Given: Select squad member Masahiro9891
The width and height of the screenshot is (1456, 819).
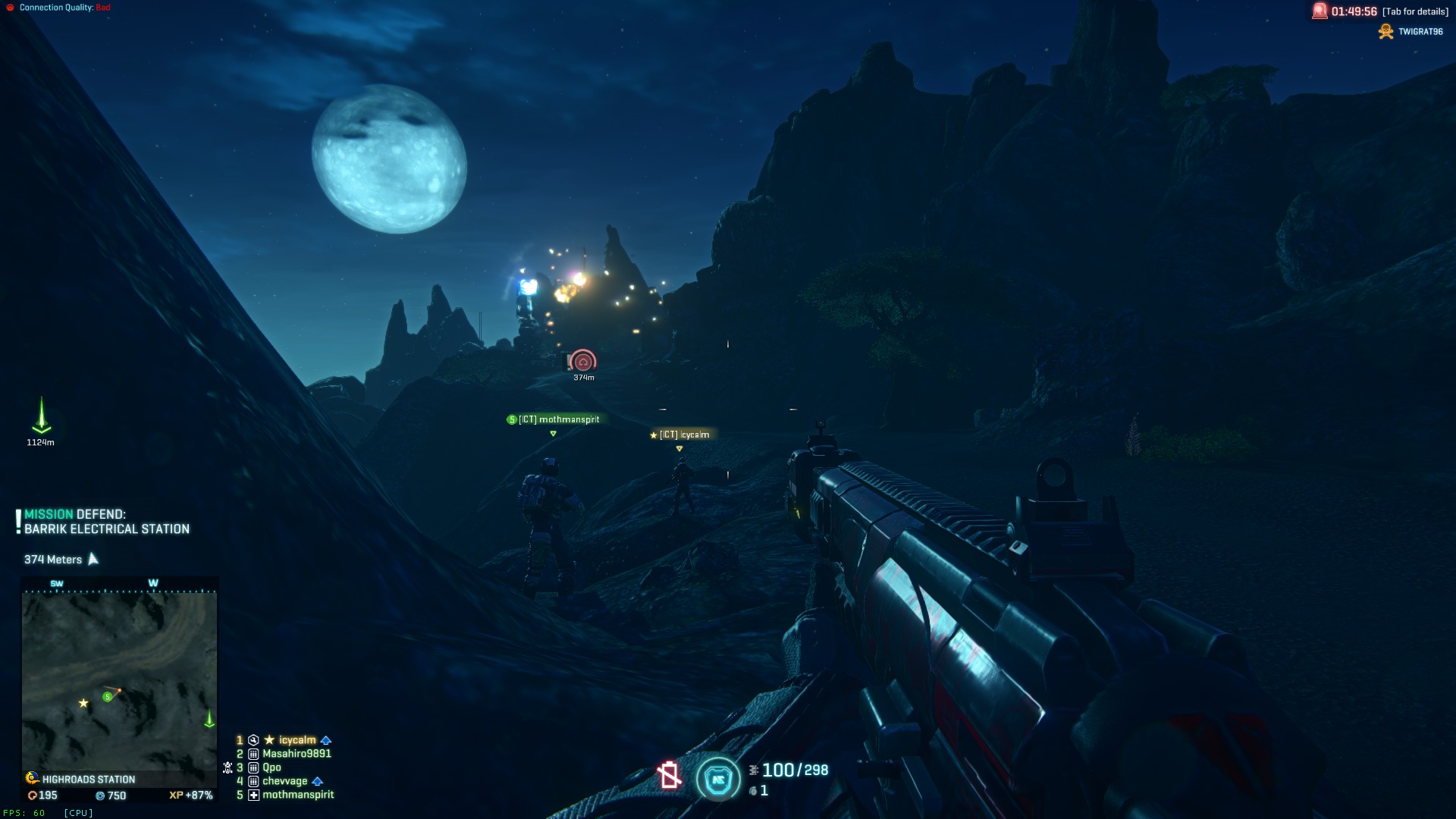Looking at the screenshot, I should click(297, 754).
